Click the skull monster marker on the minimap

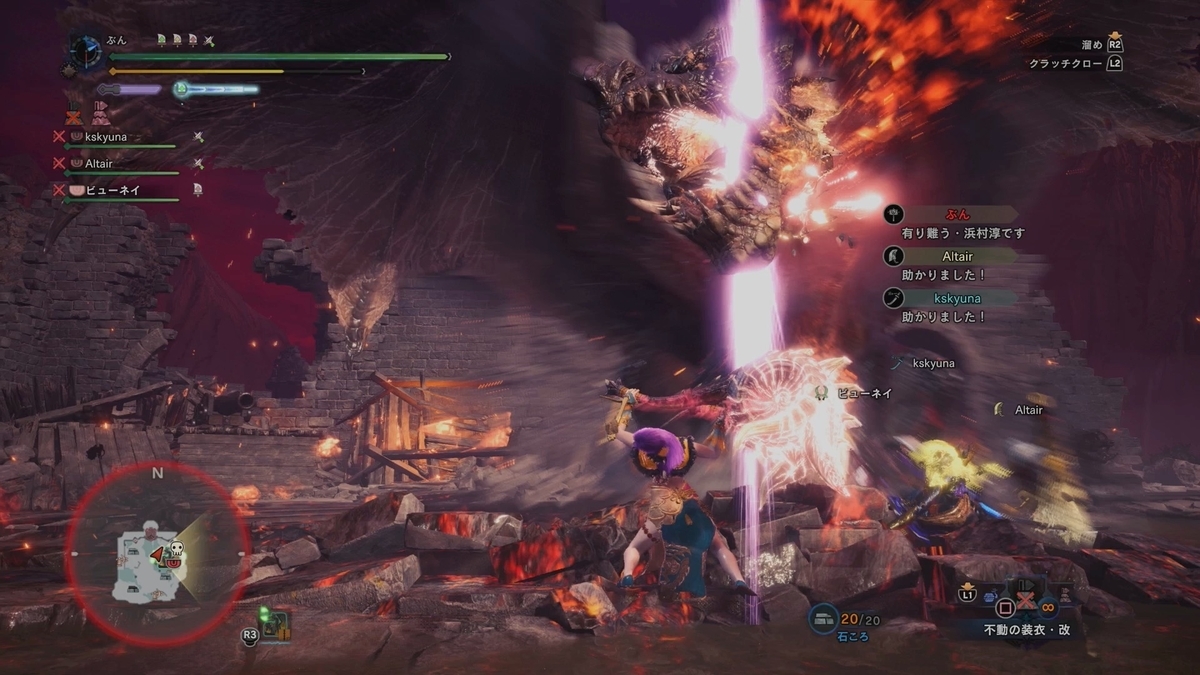[x=175, y=549]
